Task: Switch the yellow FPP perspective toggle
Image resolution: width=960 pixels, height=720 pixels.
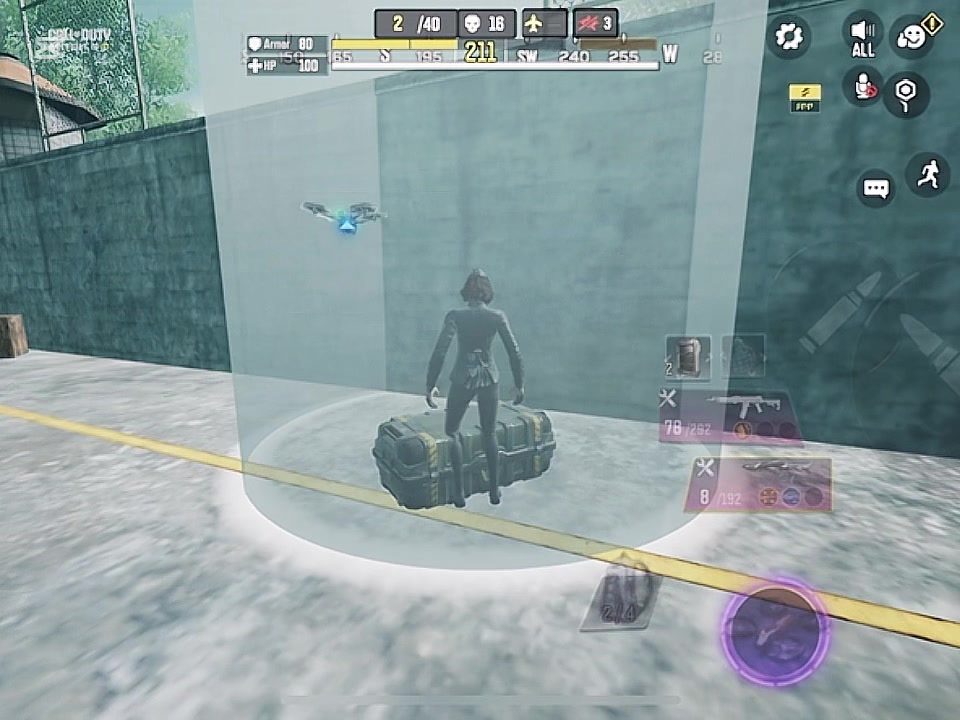Action: (805, 96)
